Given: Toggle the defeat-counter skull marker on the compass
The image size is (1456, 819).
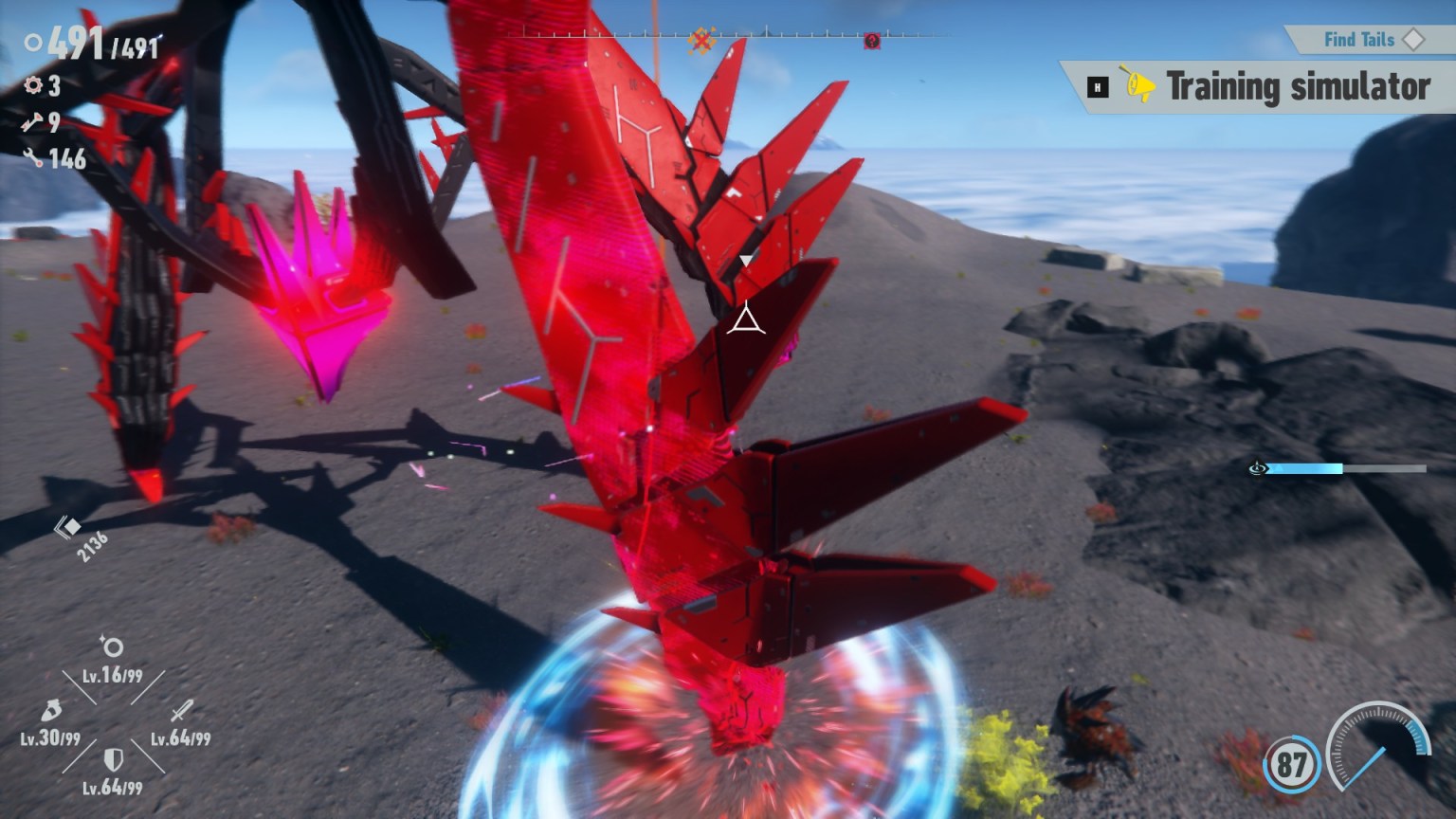Looking at the screenshot, I should click(701, 40).
